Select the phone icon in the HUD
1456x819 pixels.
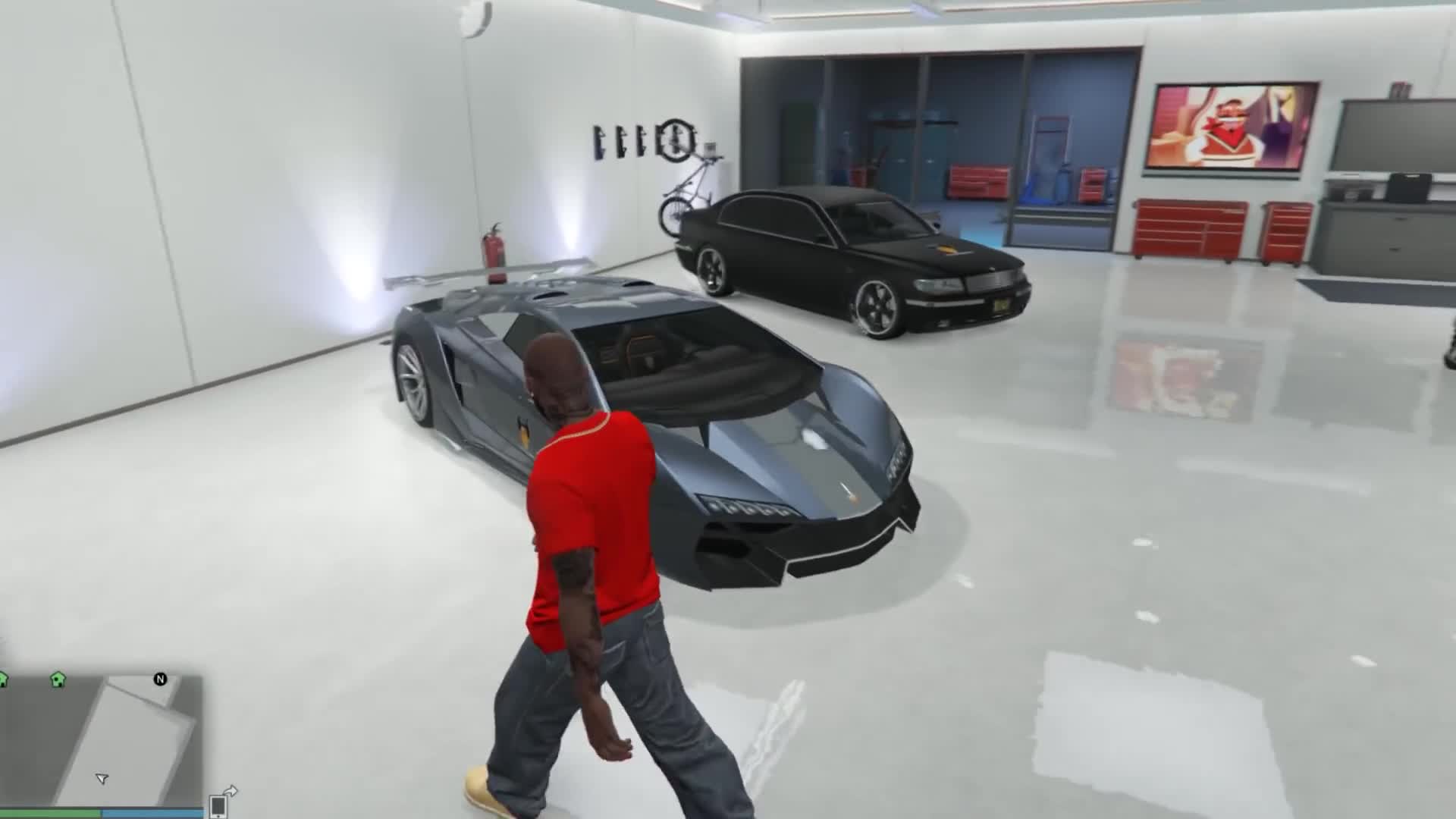tap(218, 808)
